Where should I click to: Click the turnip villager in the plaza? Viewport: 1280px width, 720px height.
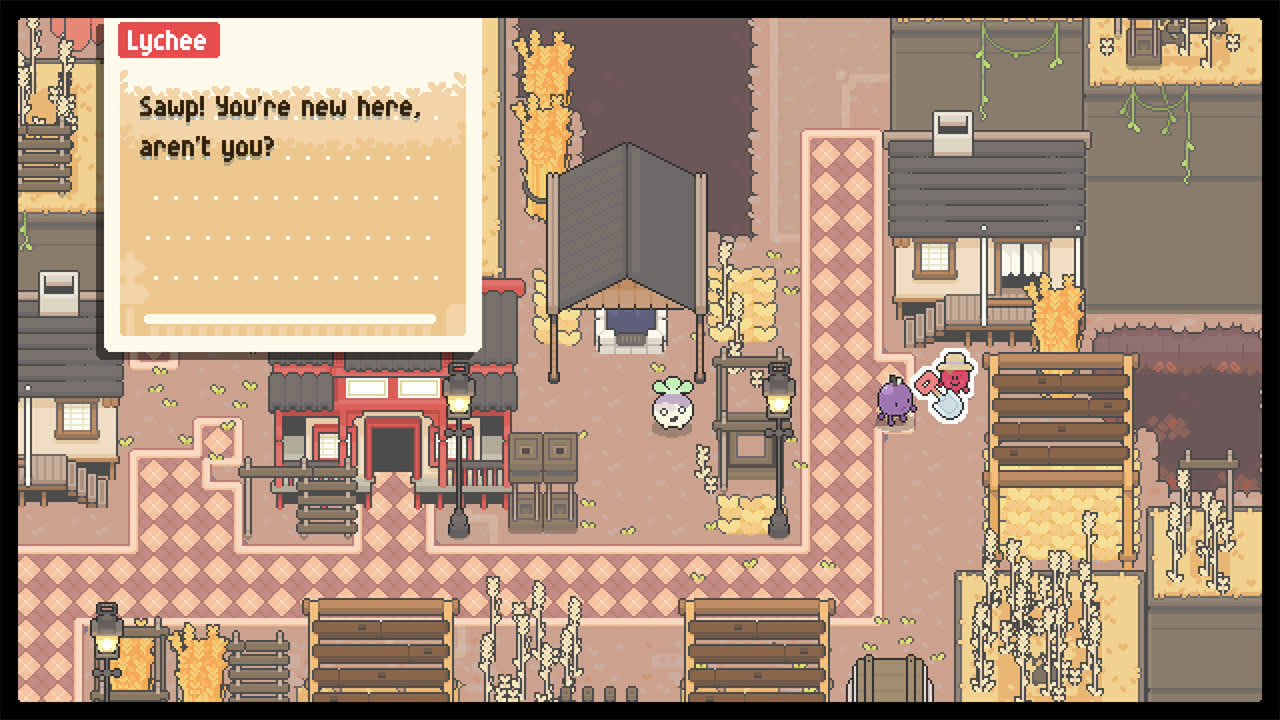[x=672, y=410]
